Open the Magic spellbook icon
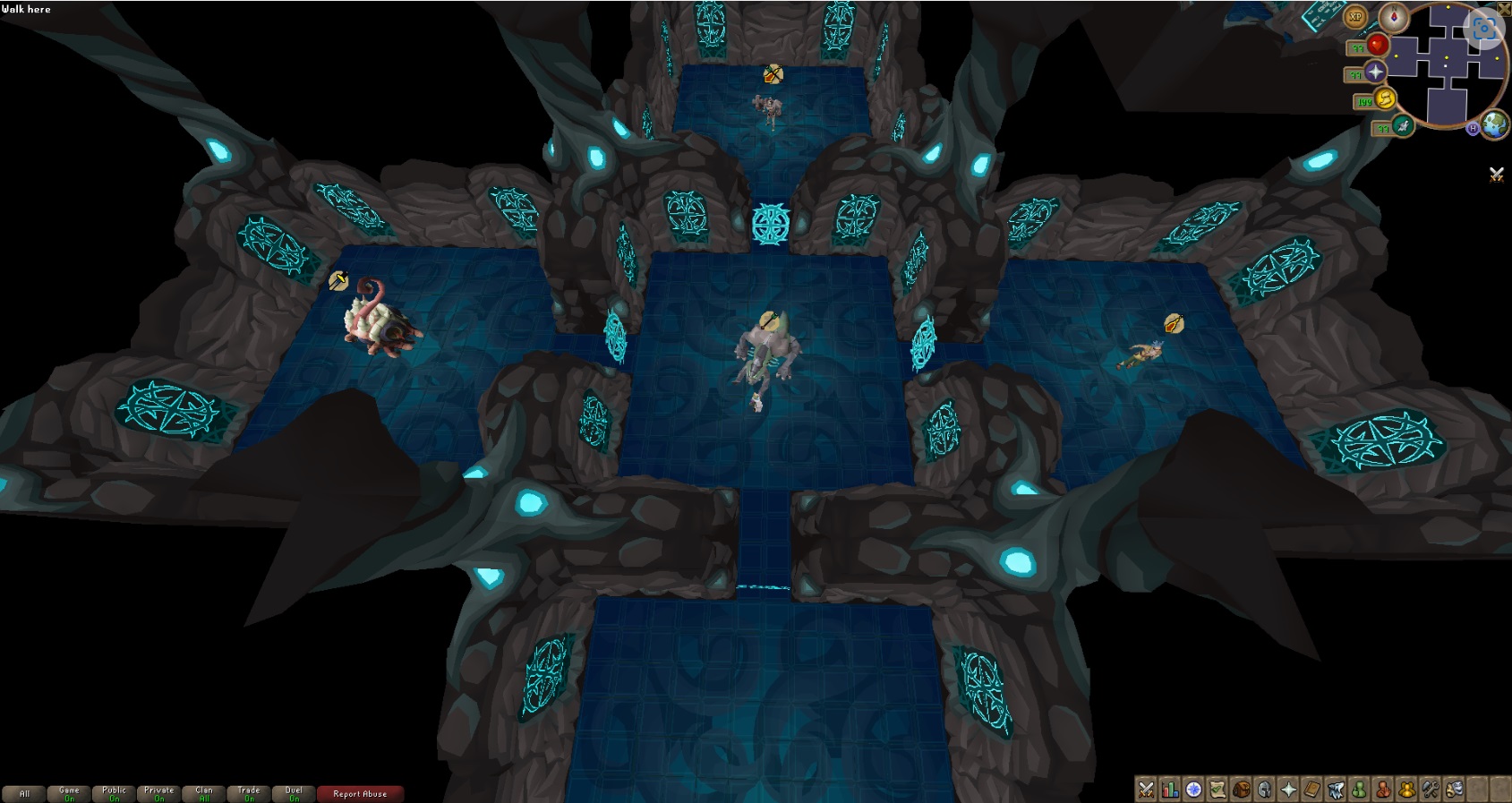 [x=1312, y=789]
